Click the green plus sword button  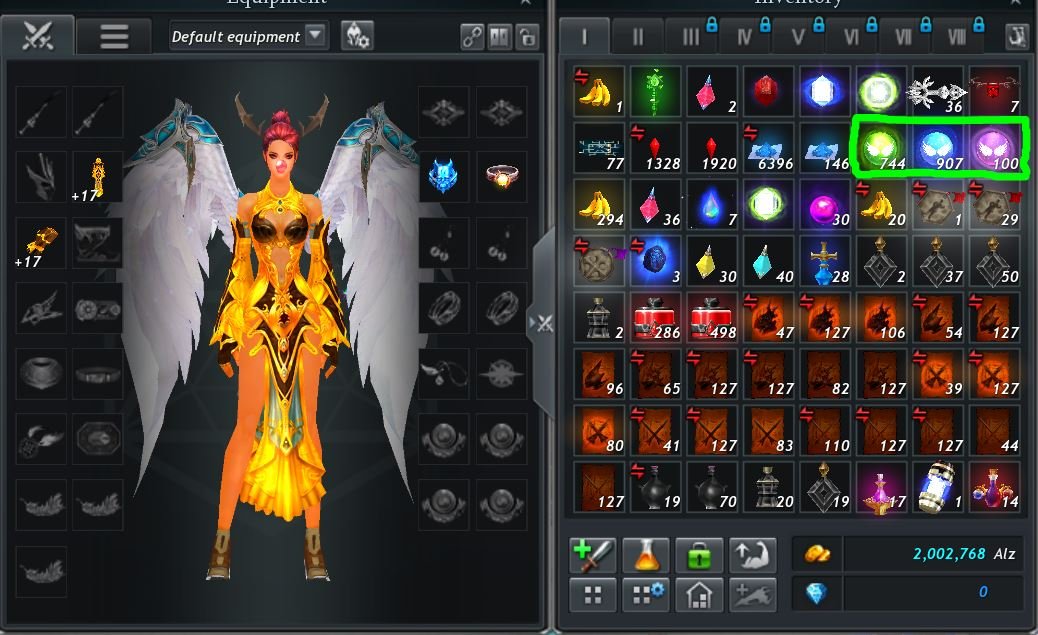click(x=592, y=554)
